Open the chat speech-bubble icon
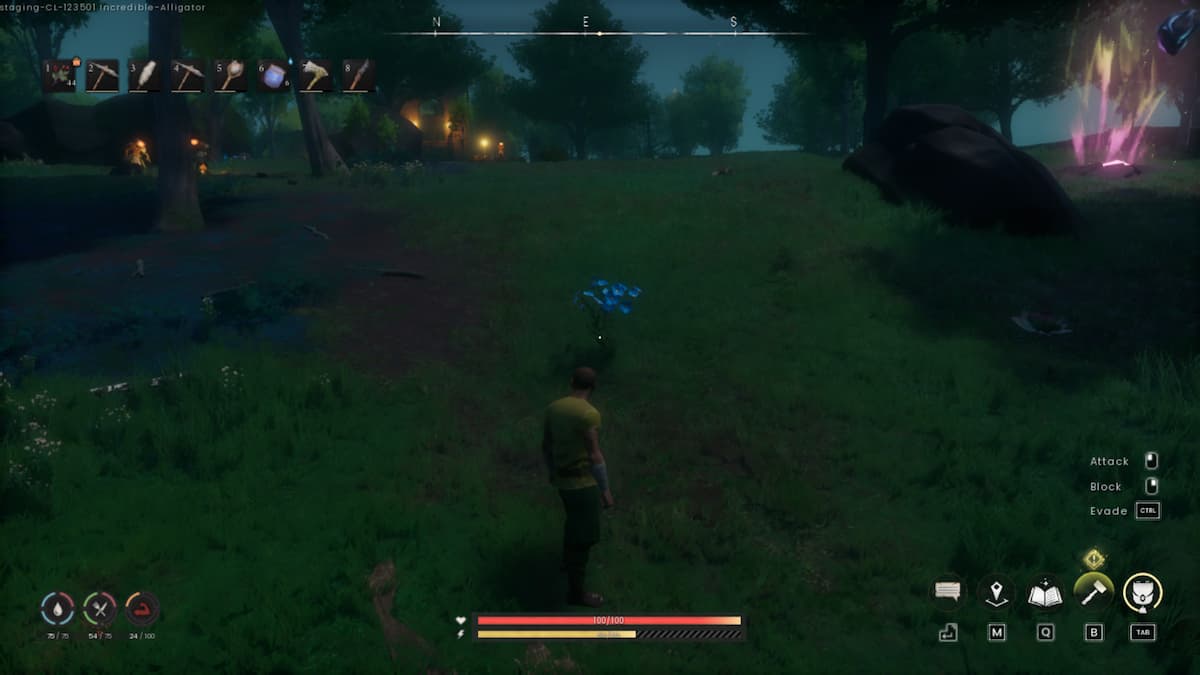Viewport: 1200px width, 675px height. (x=947, y=592)
